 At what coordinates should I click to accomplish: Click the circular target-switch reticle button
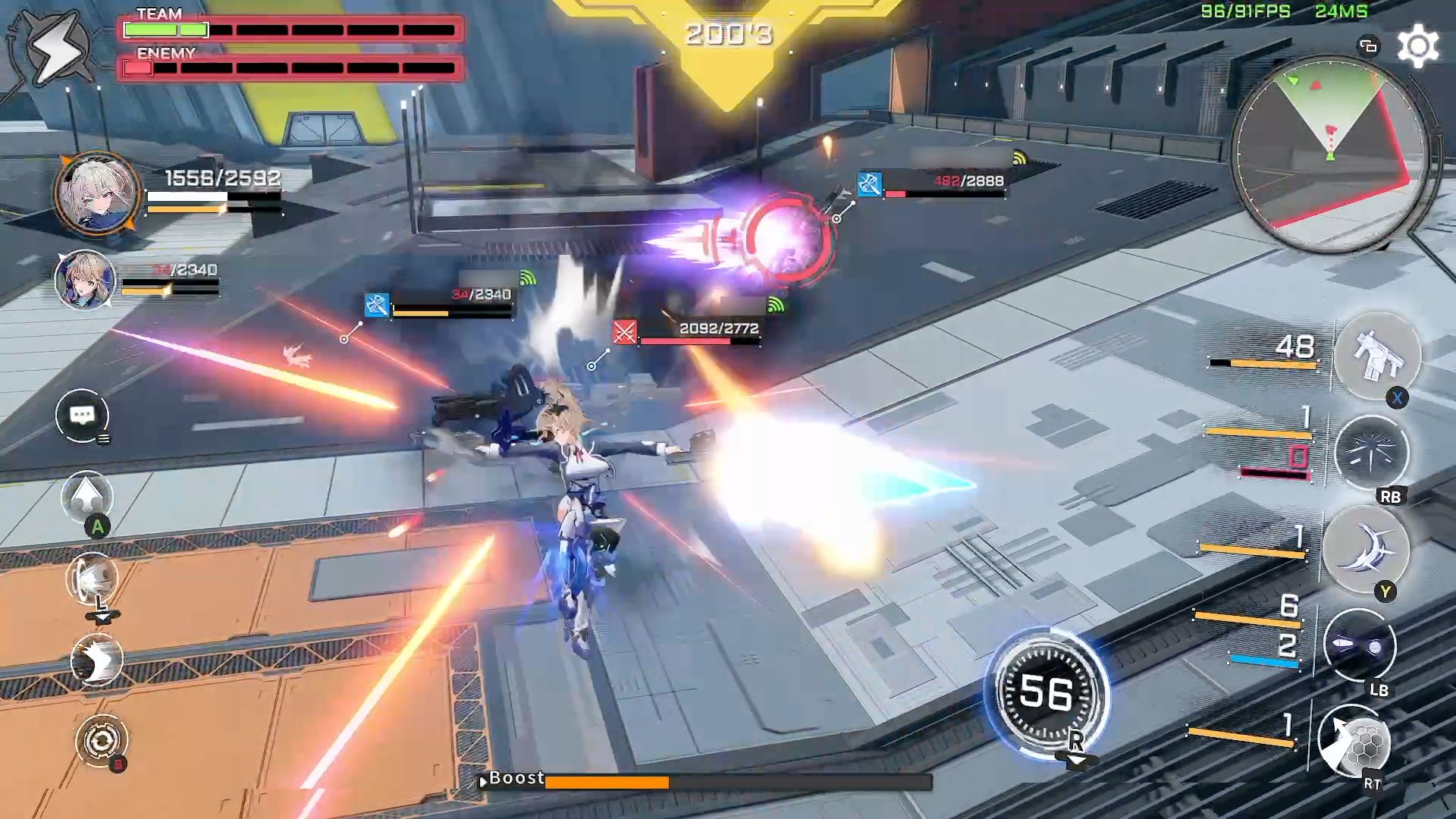pyautogui.click(x=102, y=740)
